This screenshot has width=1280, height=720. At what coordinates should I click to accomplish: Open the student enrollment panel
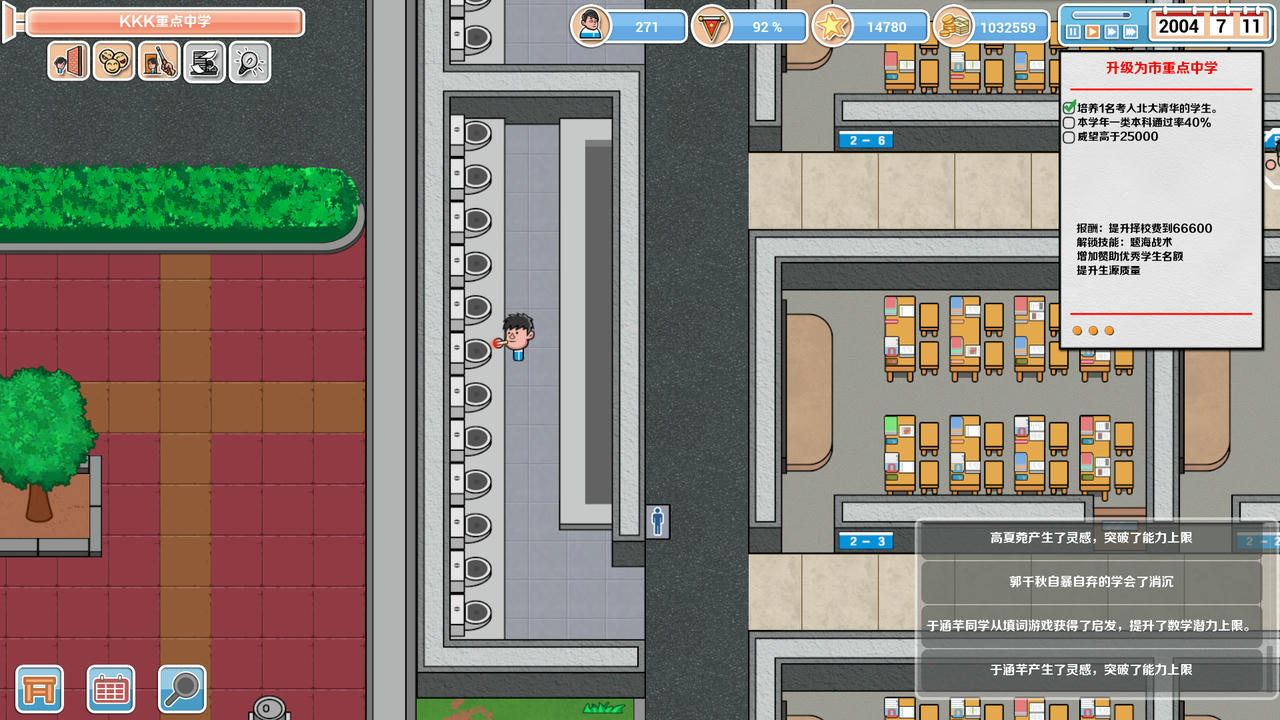pos(67,62)
